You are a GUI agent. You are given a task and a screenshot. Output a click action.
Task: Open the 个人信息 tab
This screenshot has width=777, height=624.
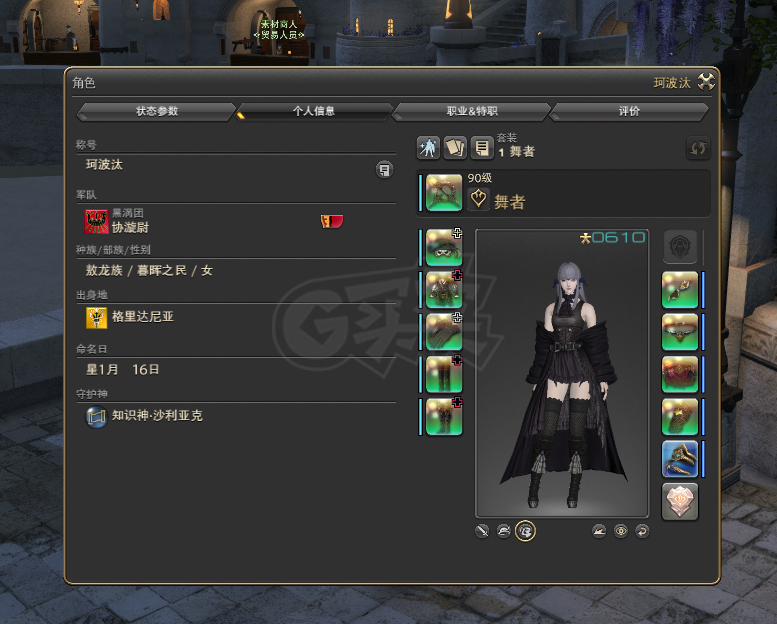(313, 111)
